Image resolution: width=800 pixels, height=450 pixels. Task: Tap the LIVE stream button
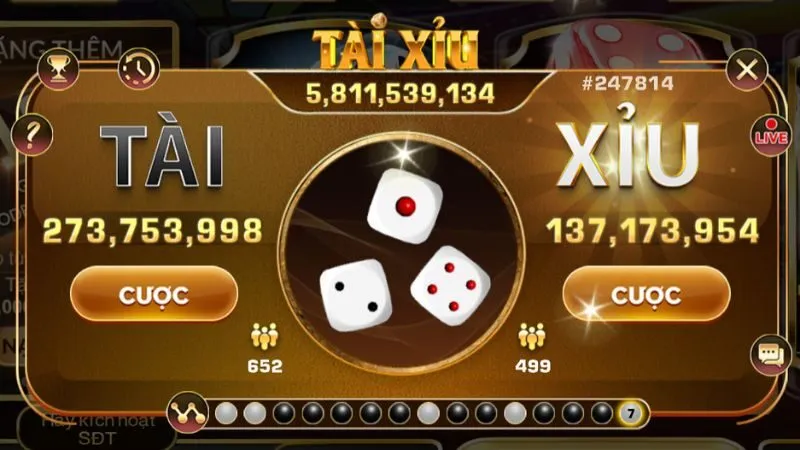[771, 134]
